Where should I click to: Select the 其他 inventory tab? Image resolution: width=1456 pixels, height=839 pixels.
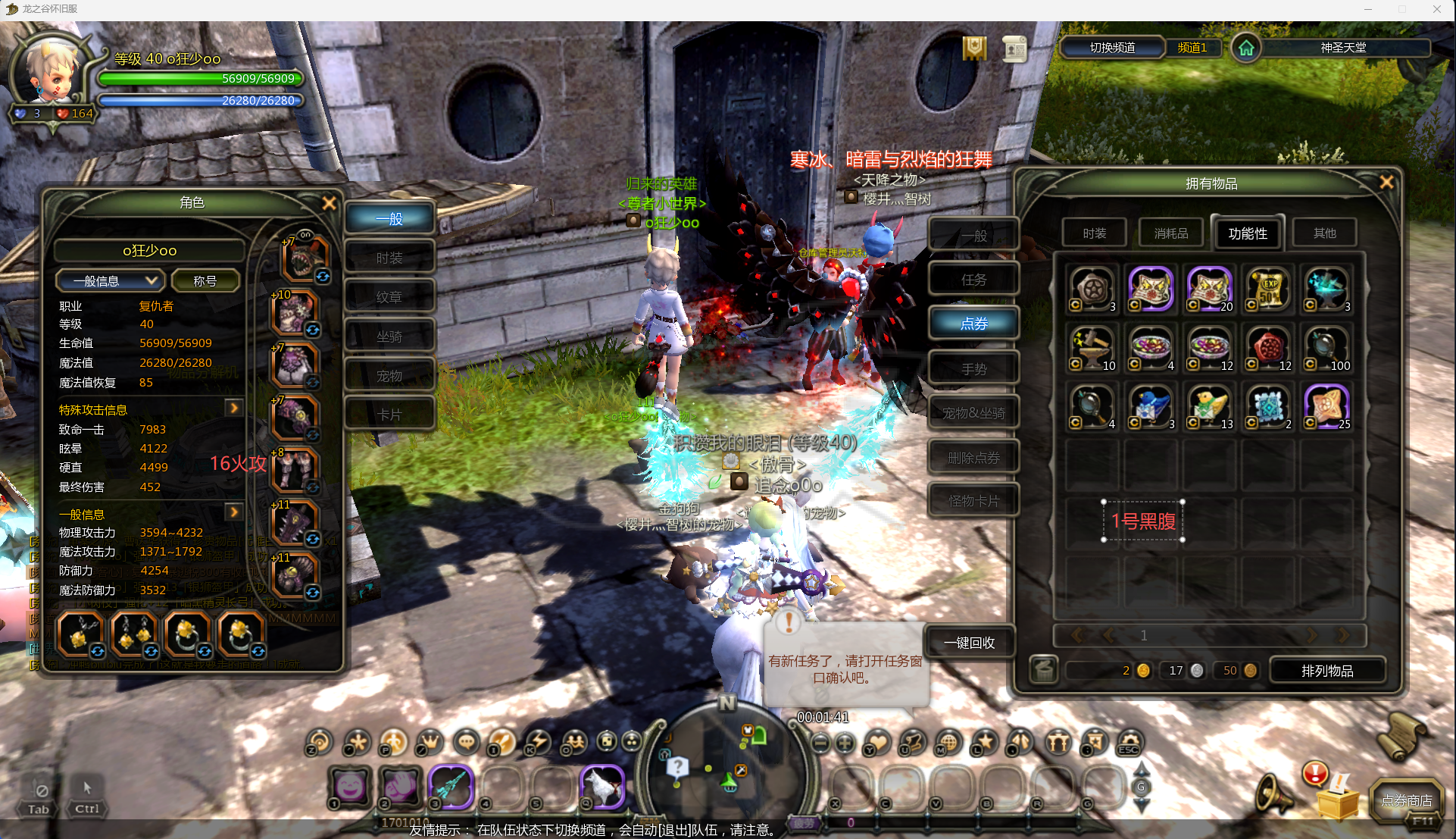click(x=1324, y=233)
